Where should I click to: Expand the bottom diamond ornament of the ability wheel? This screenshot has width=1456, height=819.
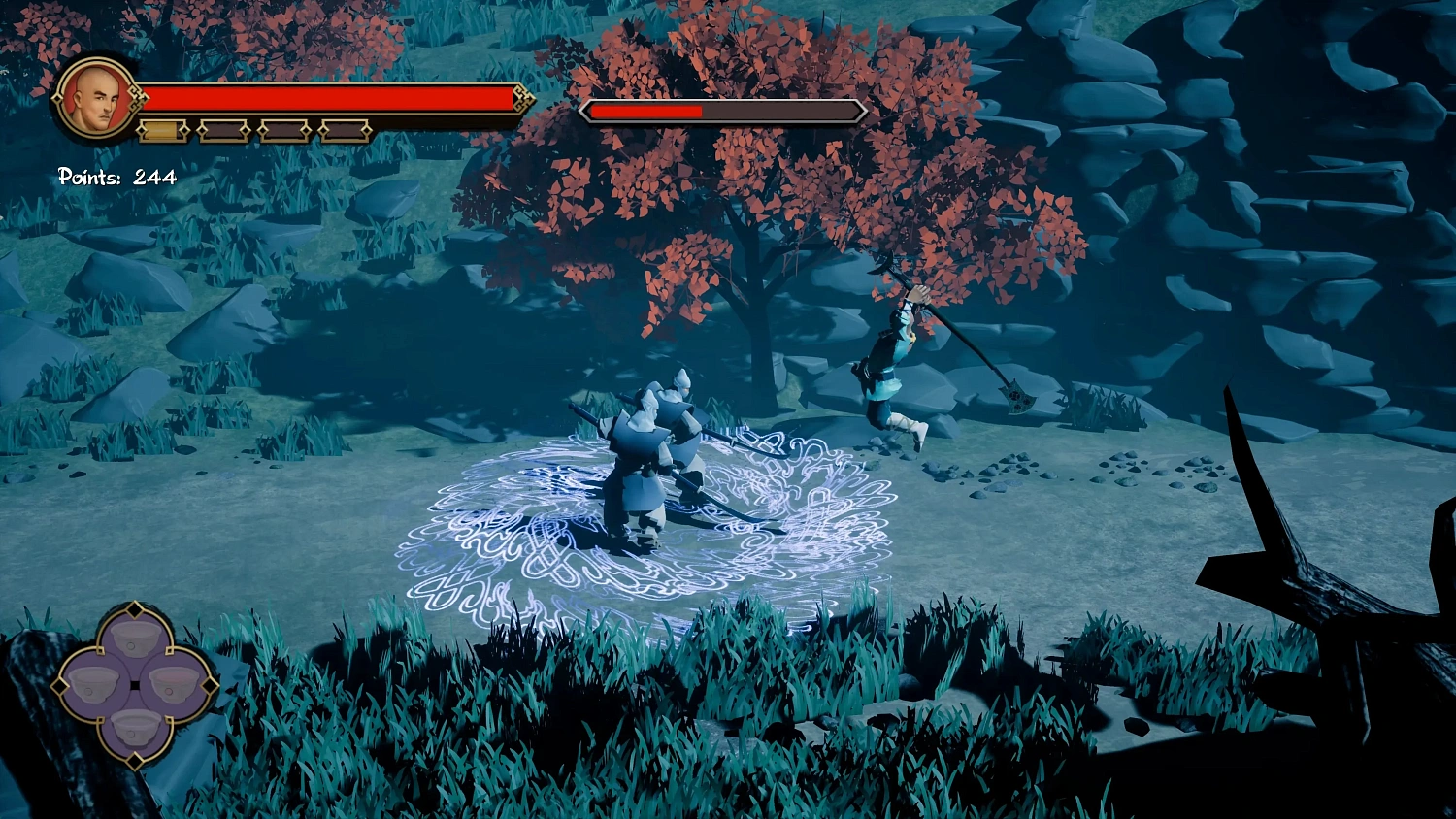pos(135,761)
